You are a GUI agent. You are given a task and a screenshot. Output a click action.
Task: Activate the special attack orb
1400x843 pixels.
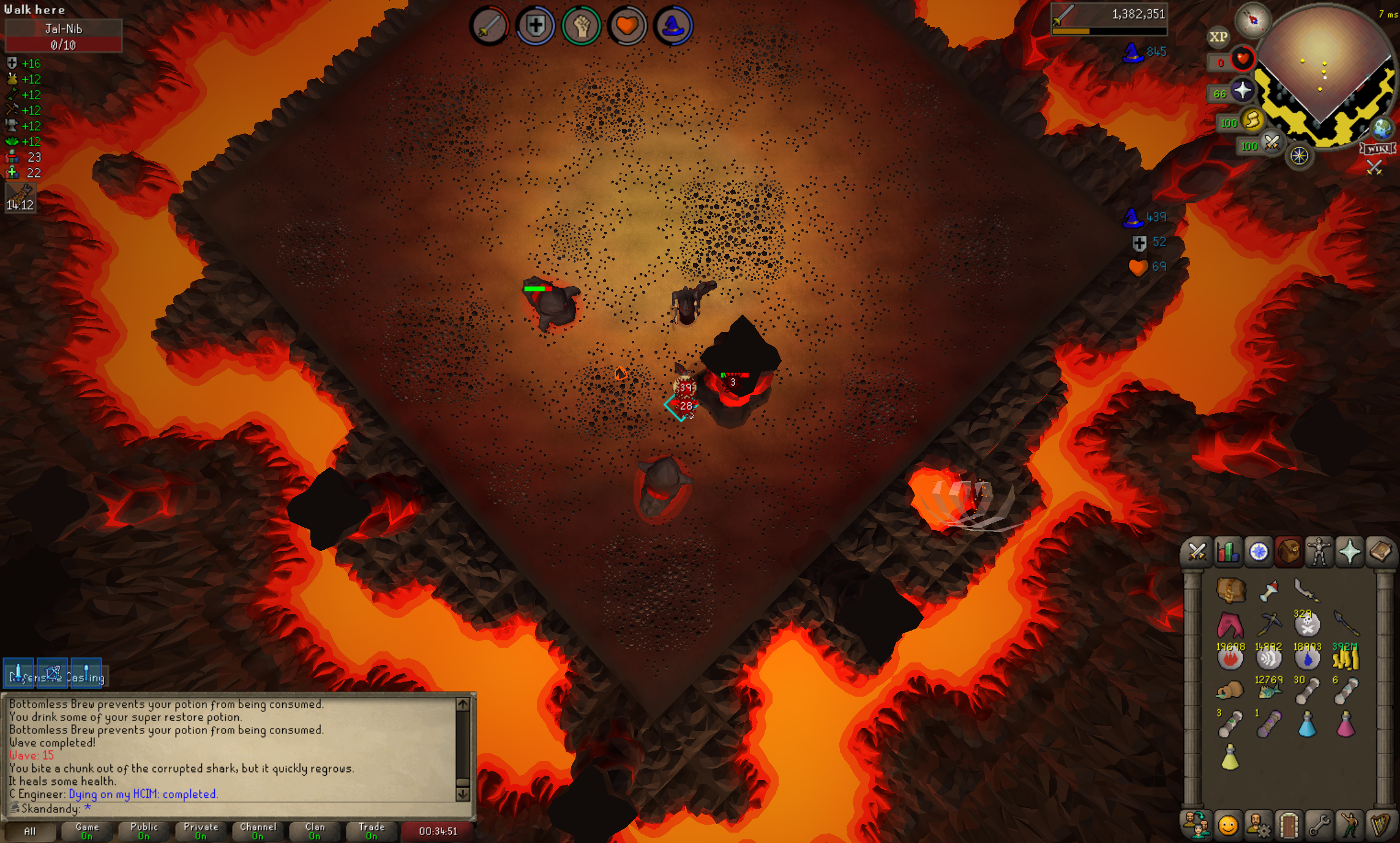(1272, 143)
